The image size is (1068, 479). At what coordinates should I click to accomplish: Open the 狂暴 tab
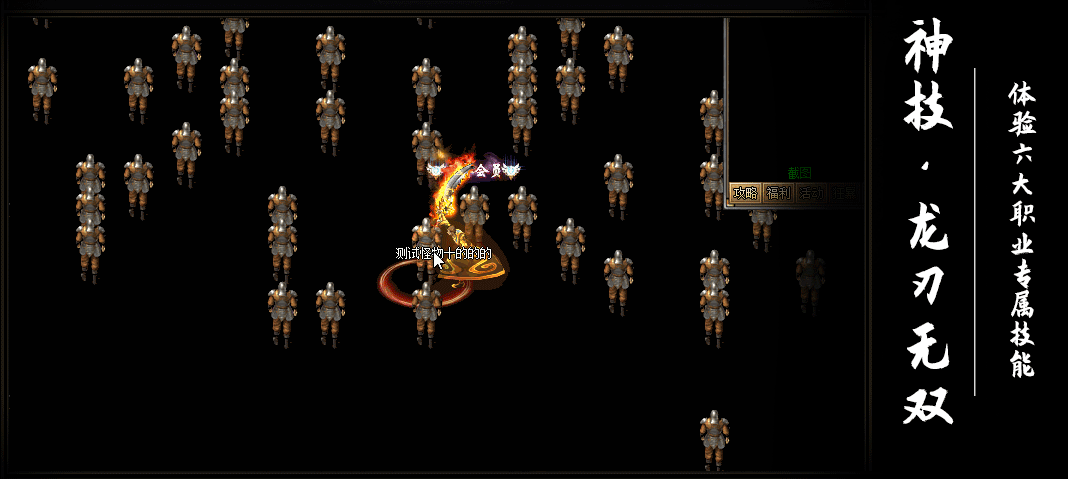point(844,193)
